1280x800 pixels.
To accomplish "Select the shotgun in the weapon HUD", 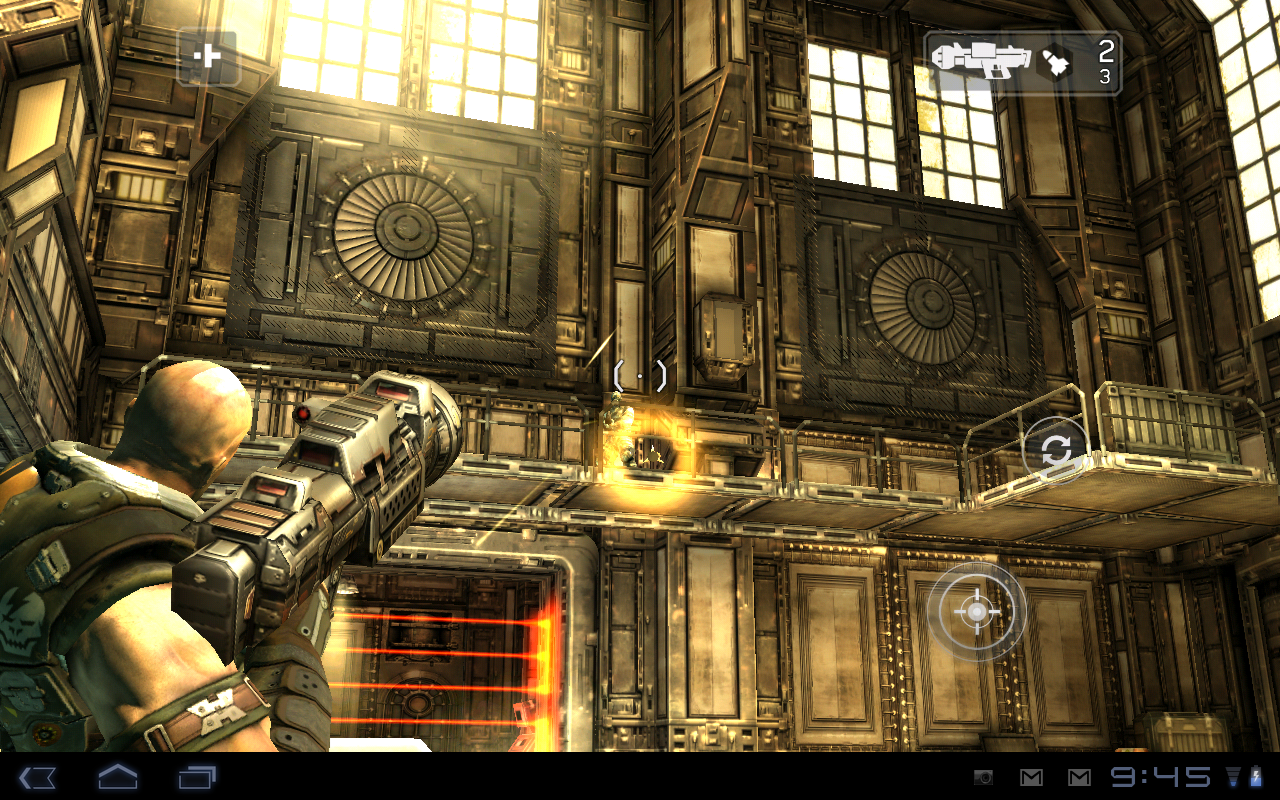I will (980, 60).
